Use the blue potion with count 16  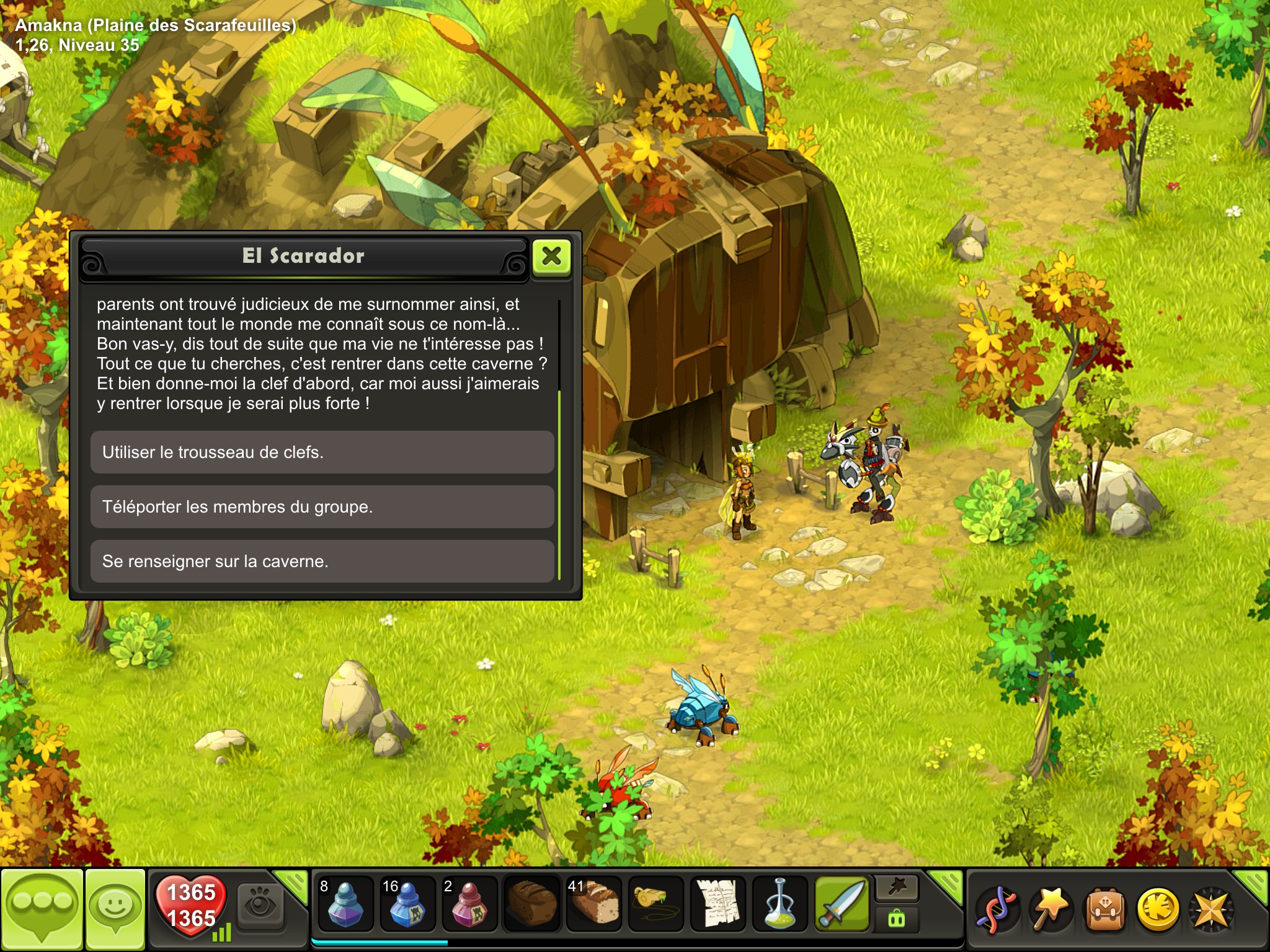coord(407,904)
